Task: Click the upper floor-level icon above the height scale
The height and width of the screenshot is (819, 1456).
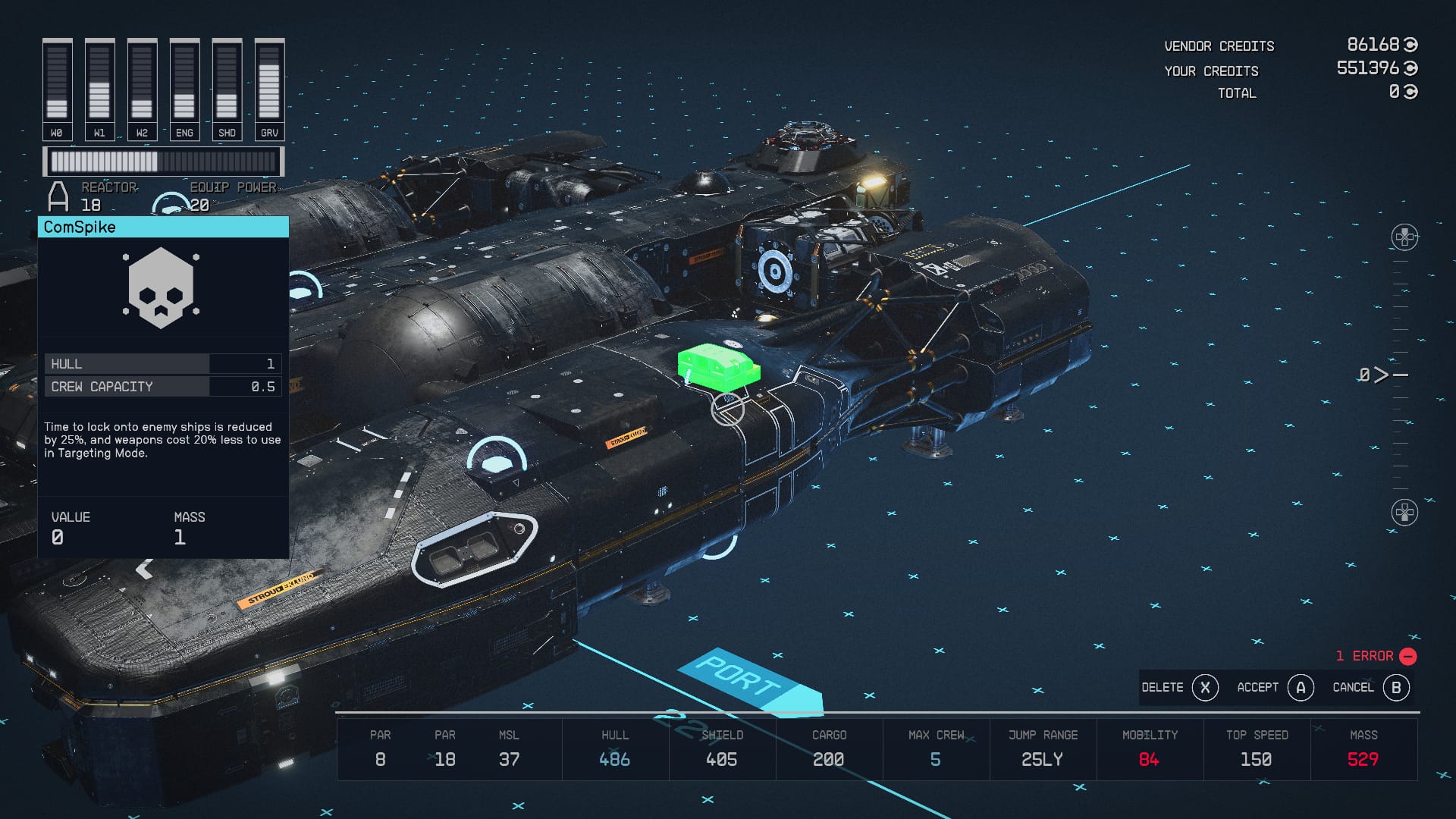Action: 1404,237
